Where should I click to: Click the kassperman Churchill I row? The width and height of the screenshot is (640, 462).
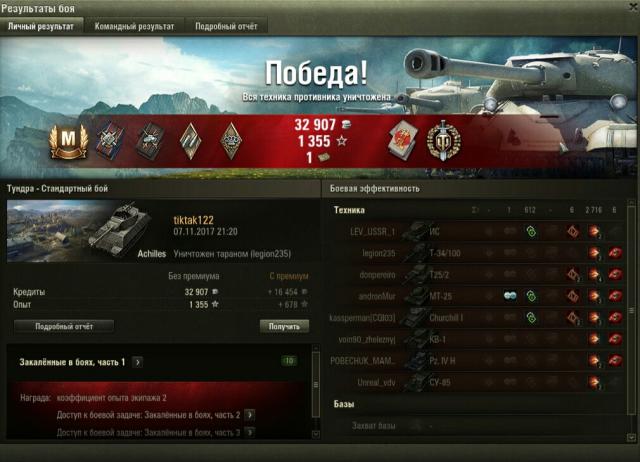coord(480,318)
